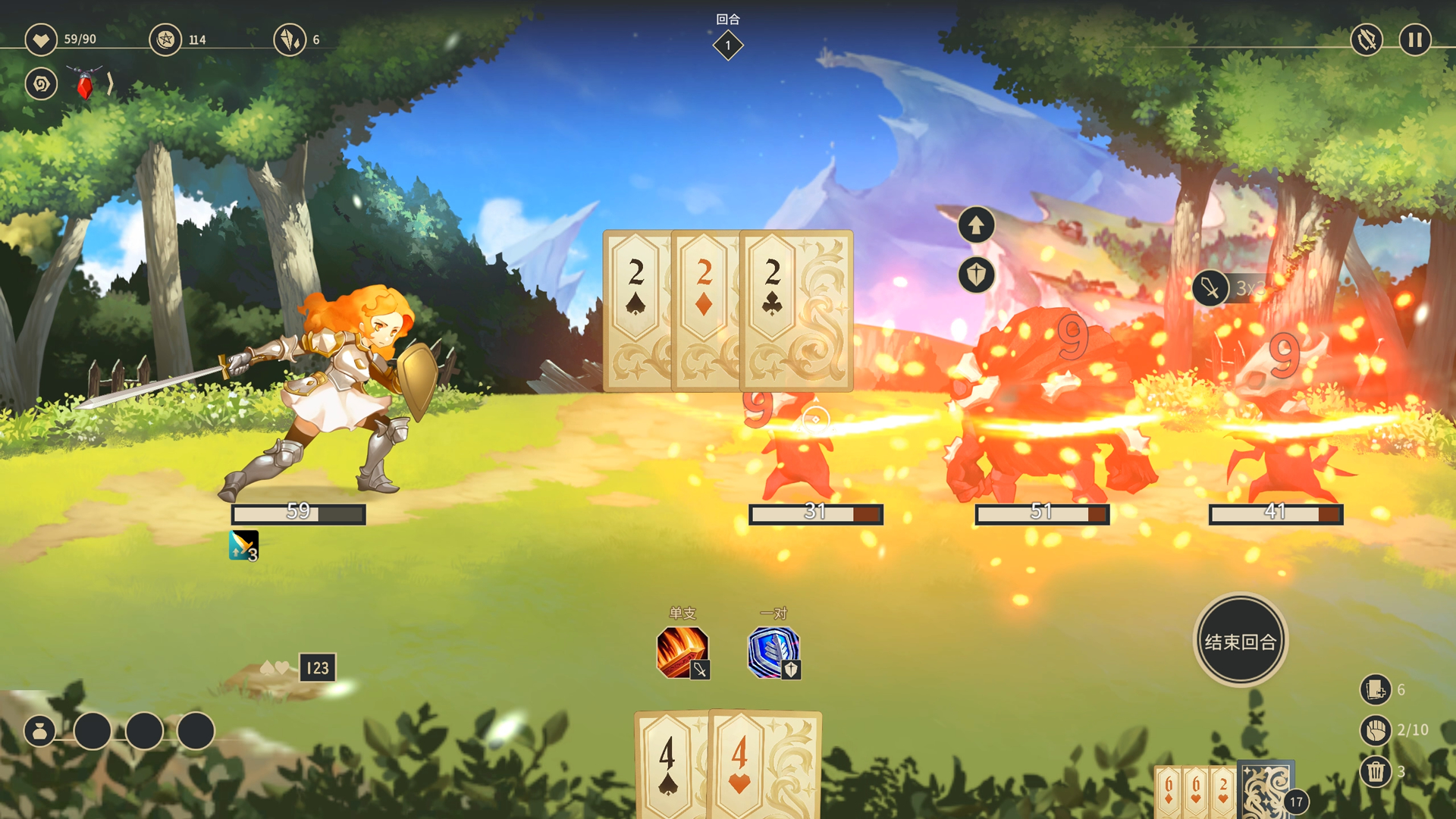Expand the upgrade arrow icon above the enemies
This screenshot has width=1456, height=819.
pyautogui.click(x=976, y=224)
